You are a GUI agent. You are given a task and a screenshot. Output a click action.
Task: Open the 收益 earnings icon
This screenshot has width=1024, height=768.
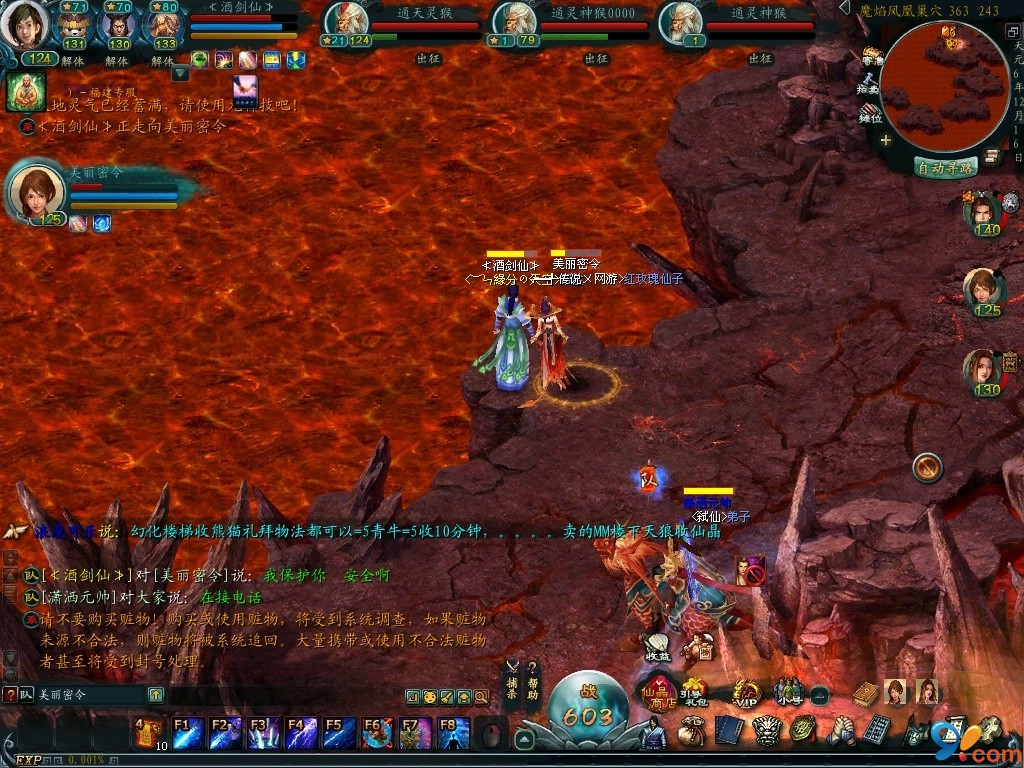tap(657, 644)
